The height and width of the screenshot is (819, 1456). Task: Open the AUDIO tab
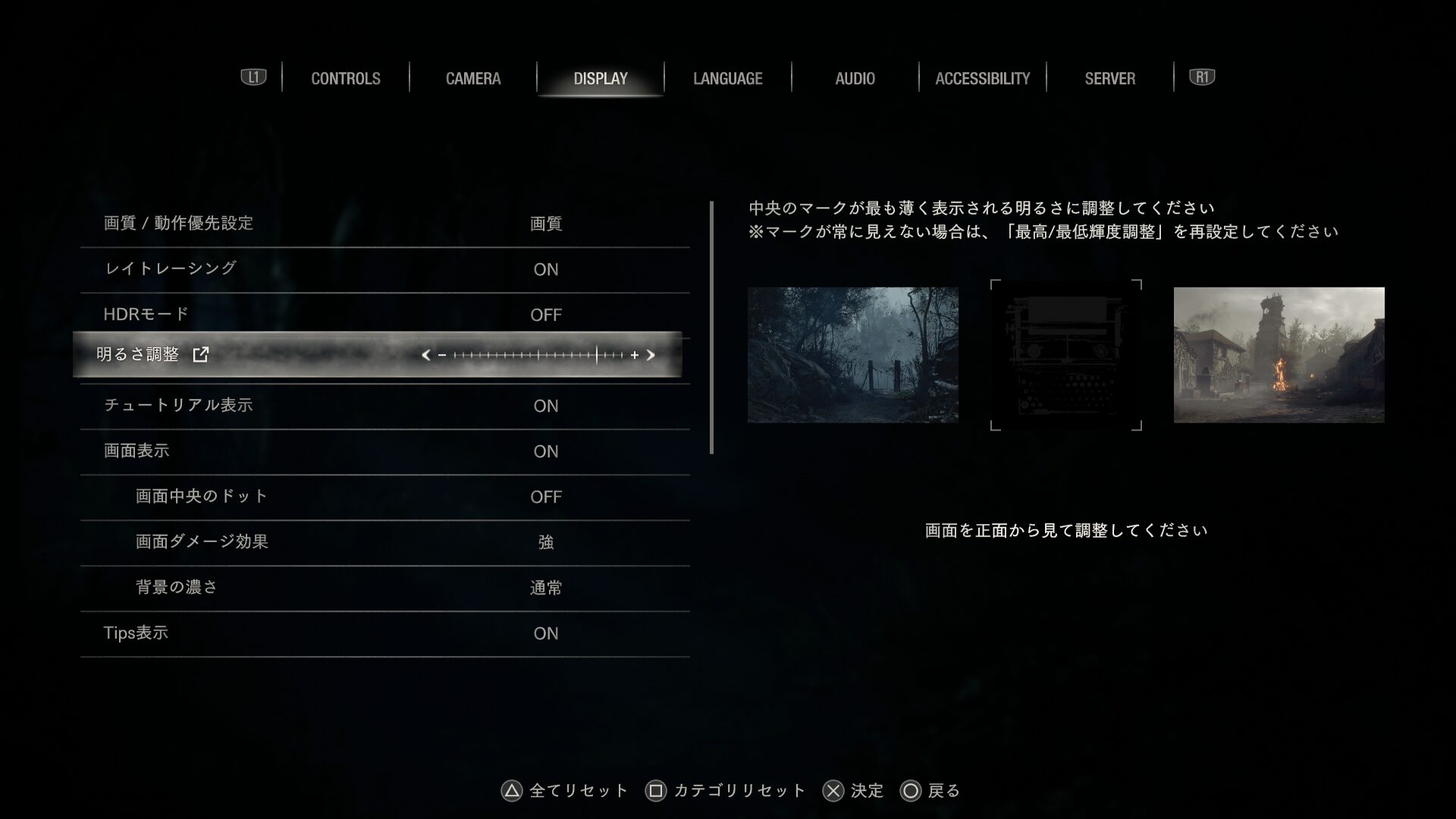tap(855, 78)
